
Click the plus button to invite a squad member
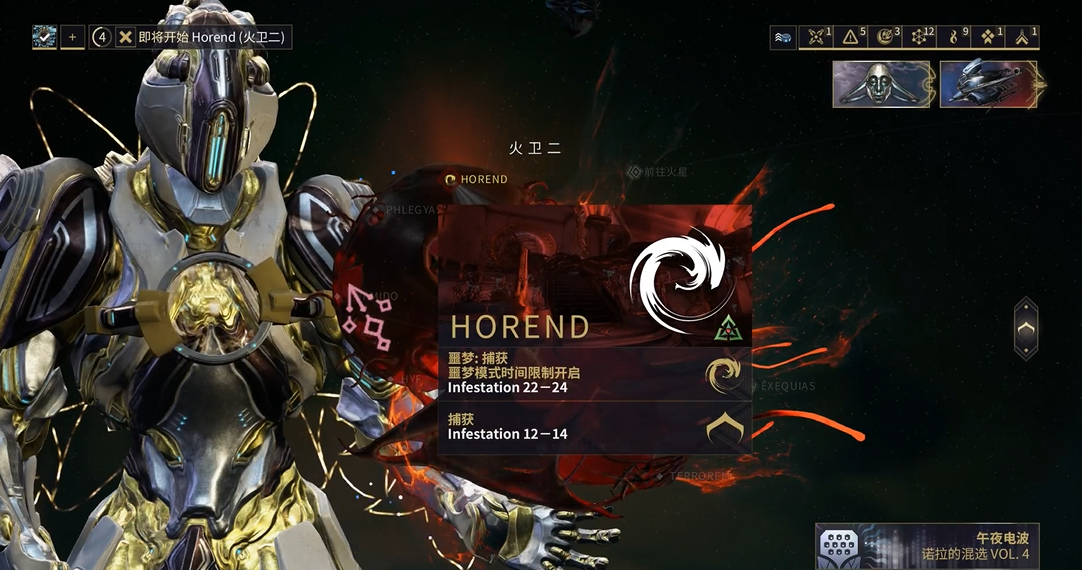pyautogui.click(x=72, y=38)
